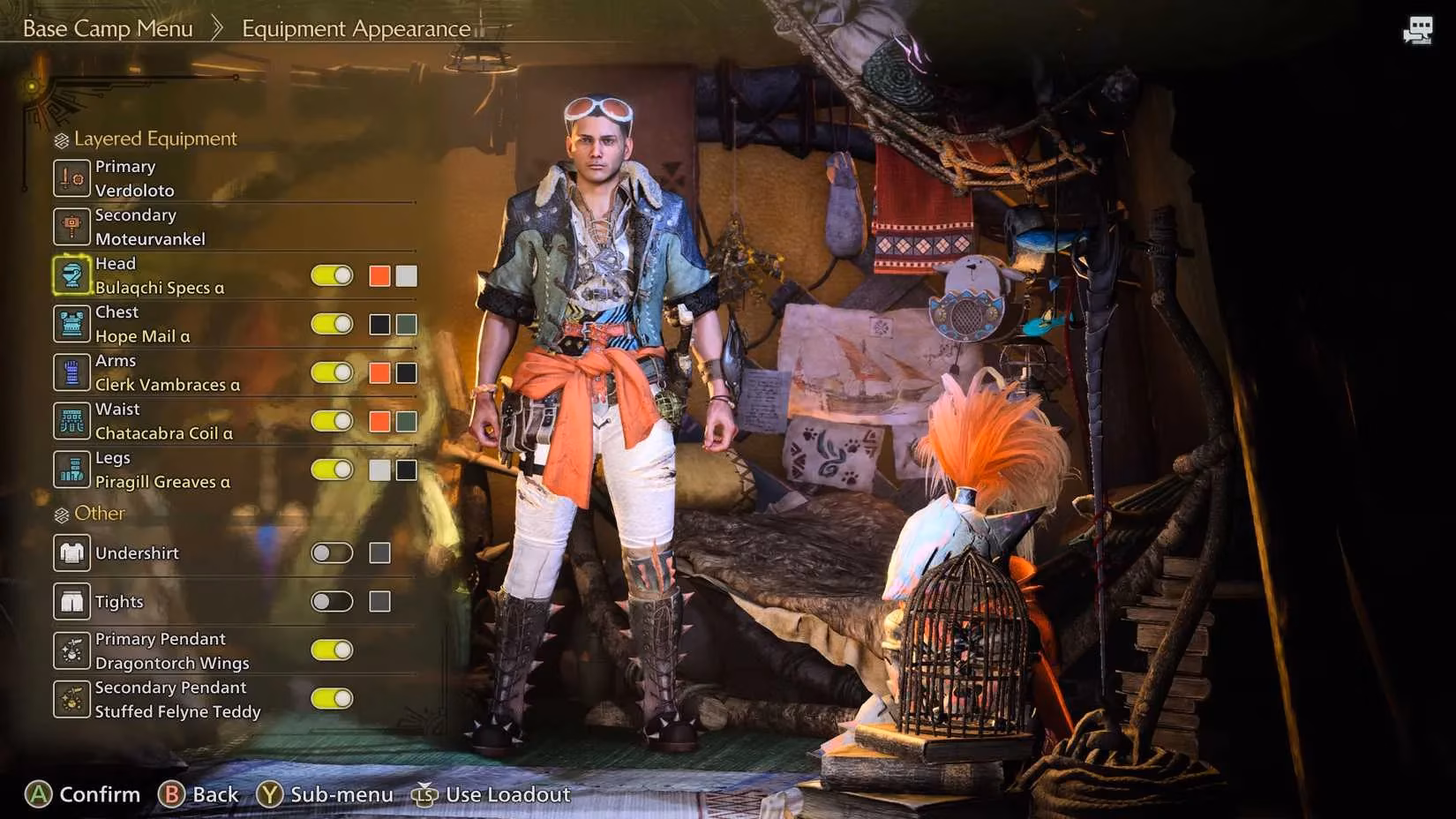Select the Arms icon for Clerk Vambraces α
Image resolution: width=1456 pixels, height=819 pixels.
click(x=71, y=372)
